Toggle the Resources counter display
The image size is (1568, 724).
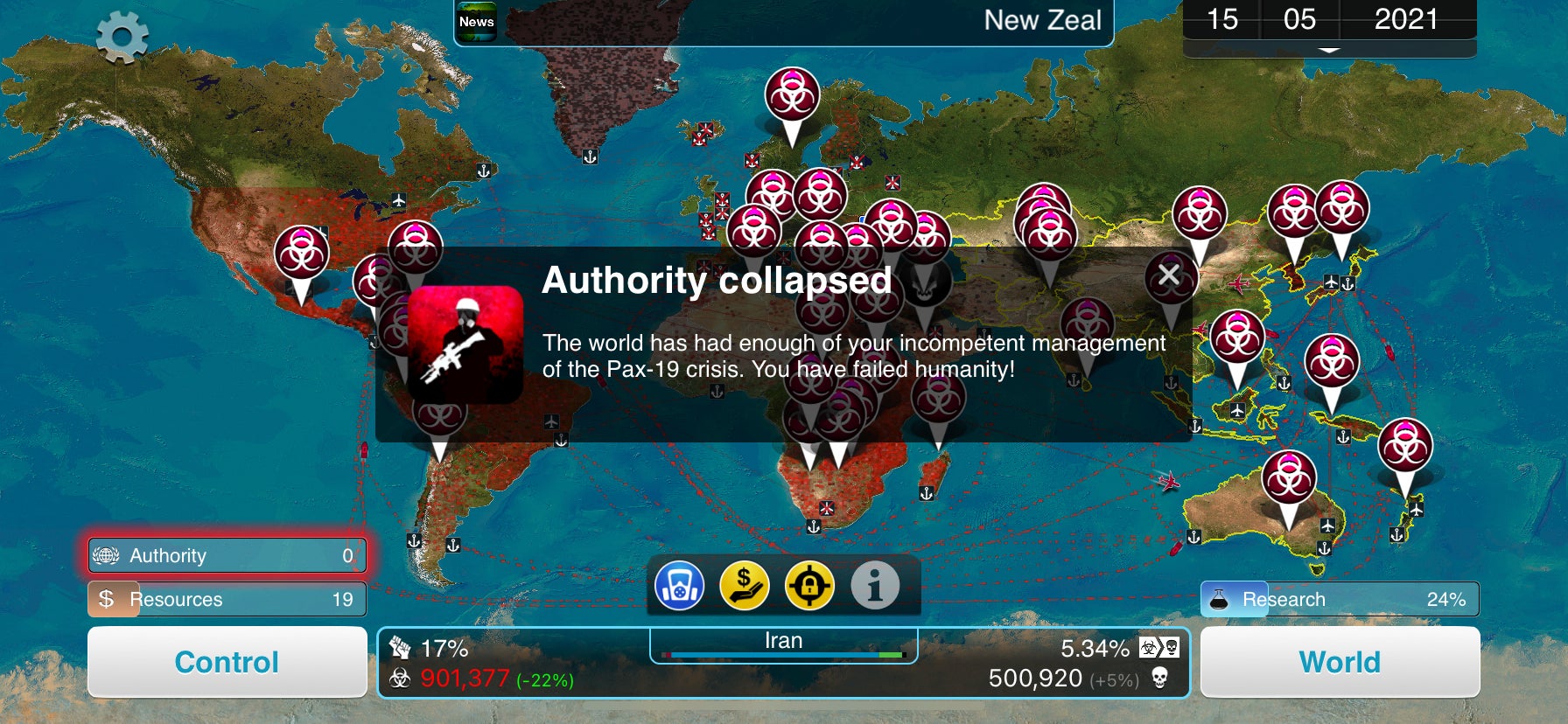point(226,600)
